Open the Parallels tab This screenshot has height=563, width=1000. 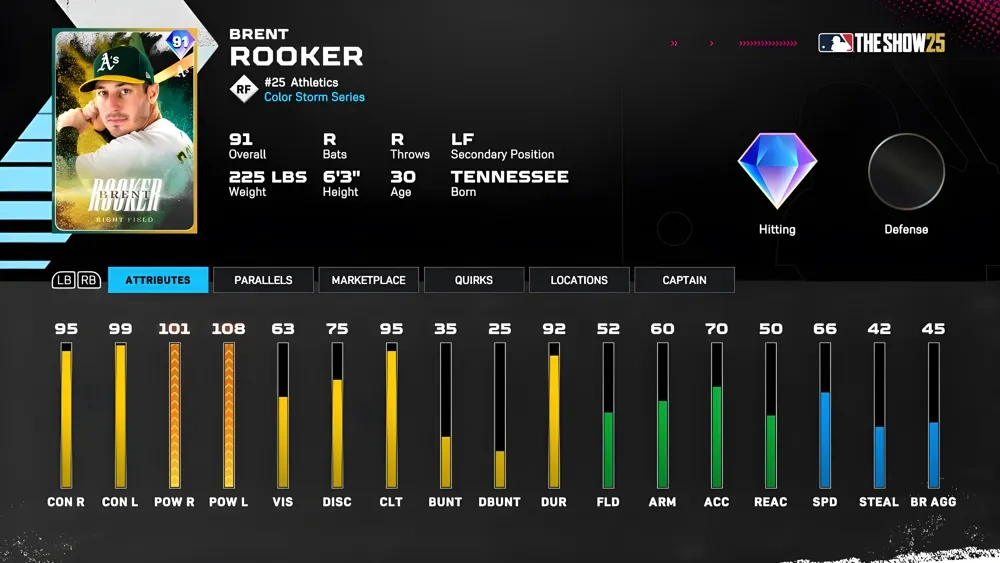click(x=263, y=280)
